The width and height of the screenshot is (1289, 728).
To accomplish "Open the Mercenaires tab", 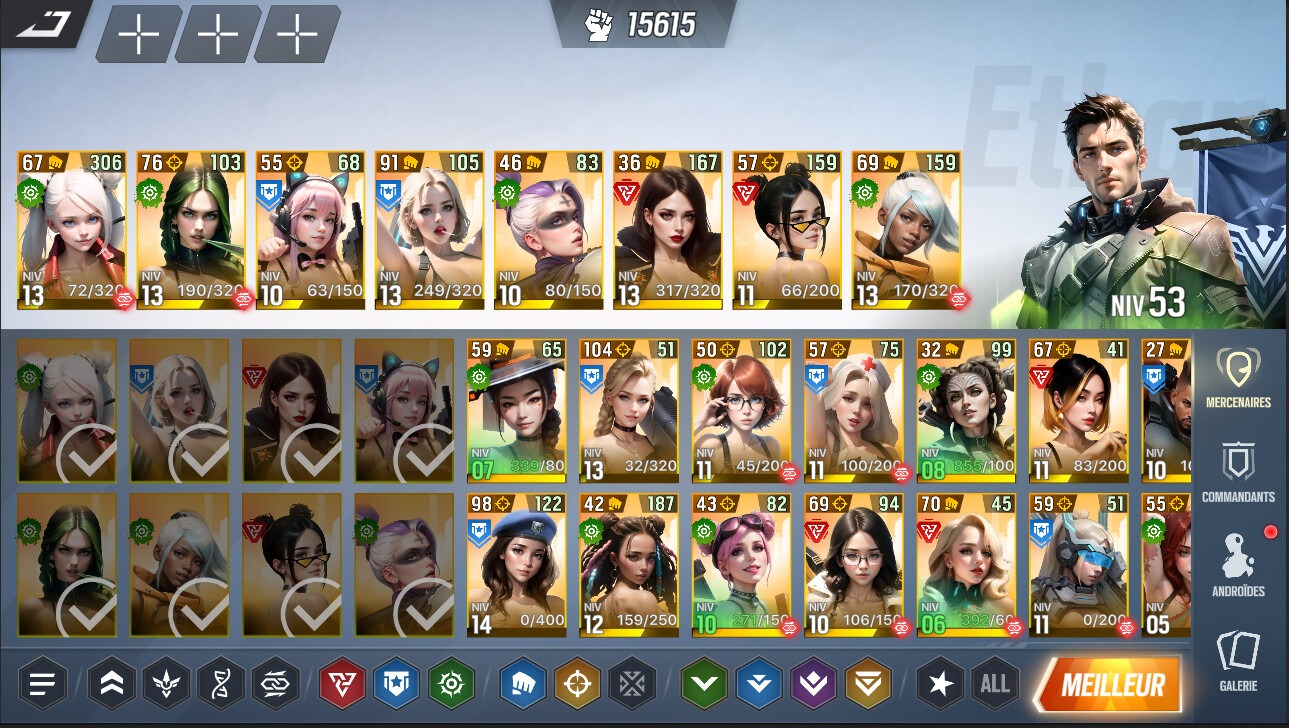I will click(1237, 378).
